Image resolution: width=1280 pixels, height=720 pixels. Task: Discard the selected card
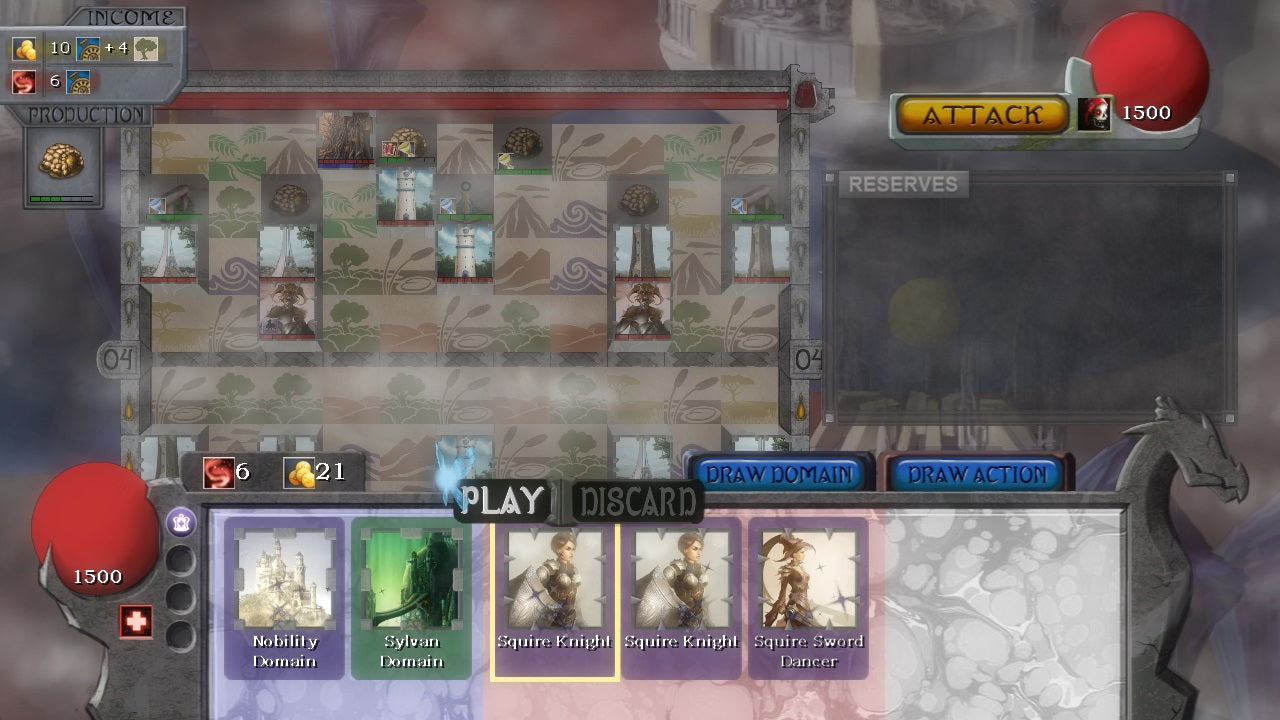tap(638, 501)
